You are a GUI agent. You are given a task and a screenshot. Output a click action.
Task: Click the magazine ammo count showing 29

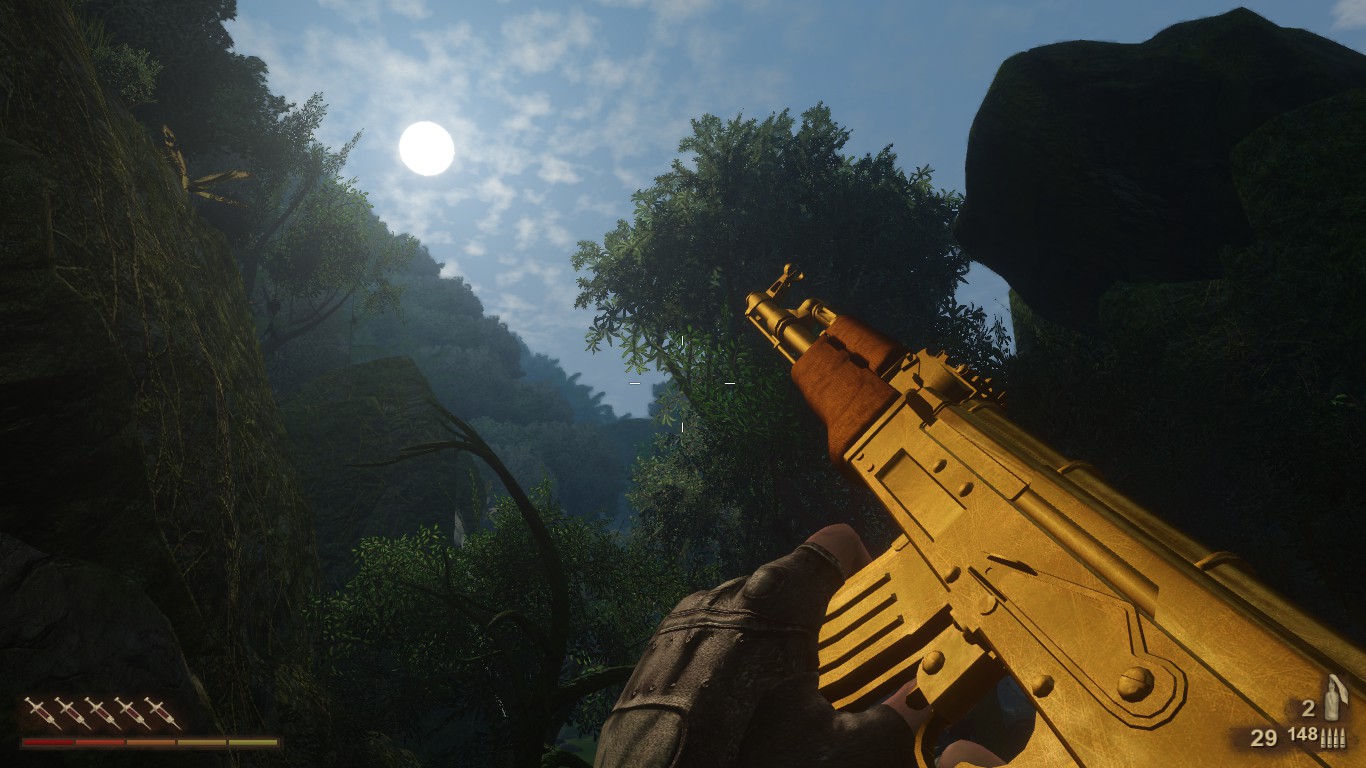[x=1263, y=738]
